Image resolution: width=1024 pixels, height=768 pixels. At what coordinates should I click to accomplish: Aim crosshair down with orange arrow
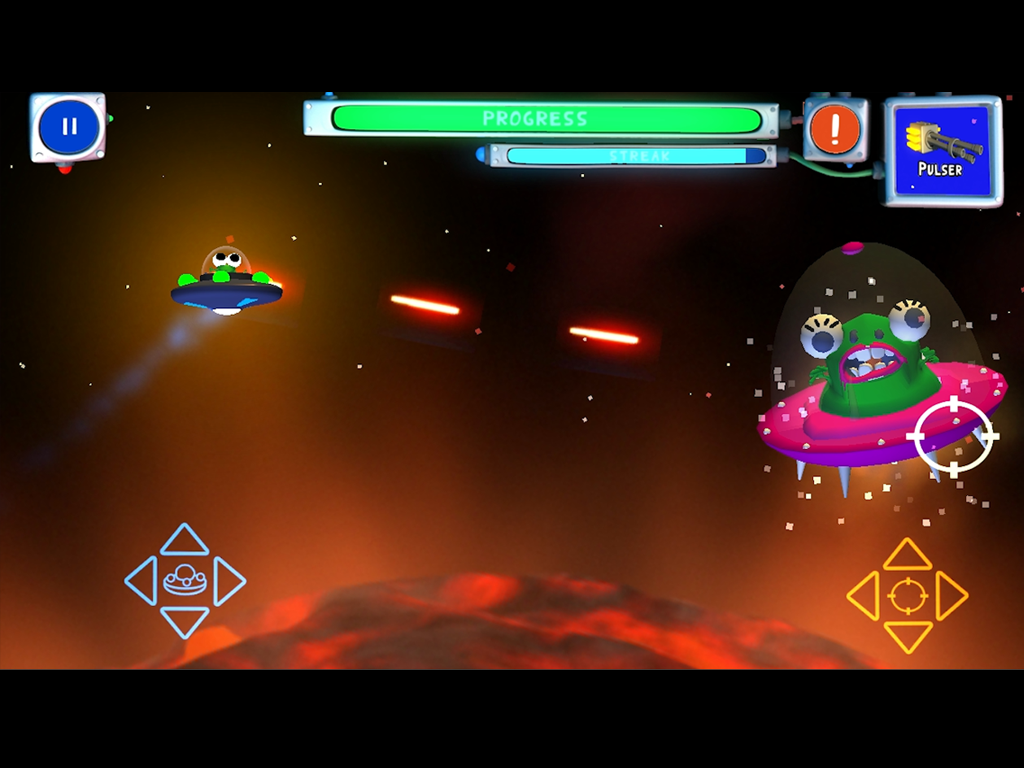point(908,637)
